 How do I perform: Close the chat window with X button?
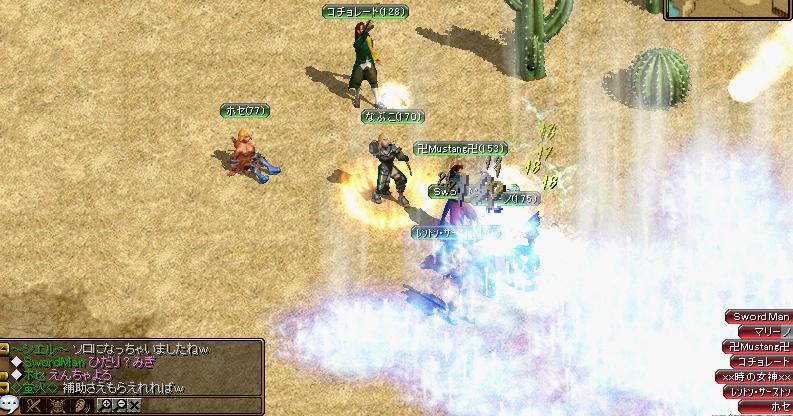pyautogui.click(x=134, y=406)
